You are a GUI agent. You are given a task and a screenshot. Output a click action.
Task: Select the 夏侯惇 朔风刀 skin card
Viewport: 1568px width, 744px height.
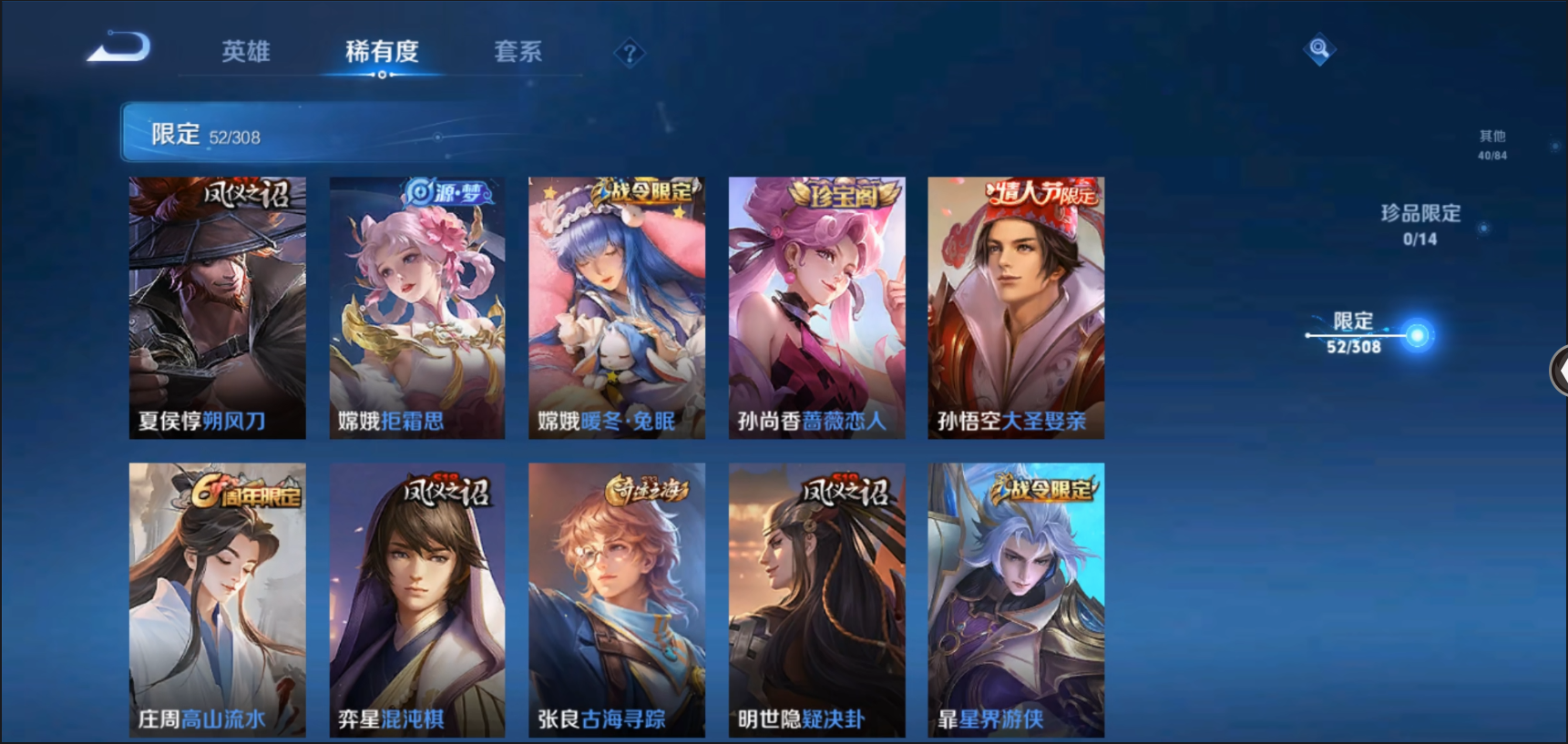(x=217, y=308)
